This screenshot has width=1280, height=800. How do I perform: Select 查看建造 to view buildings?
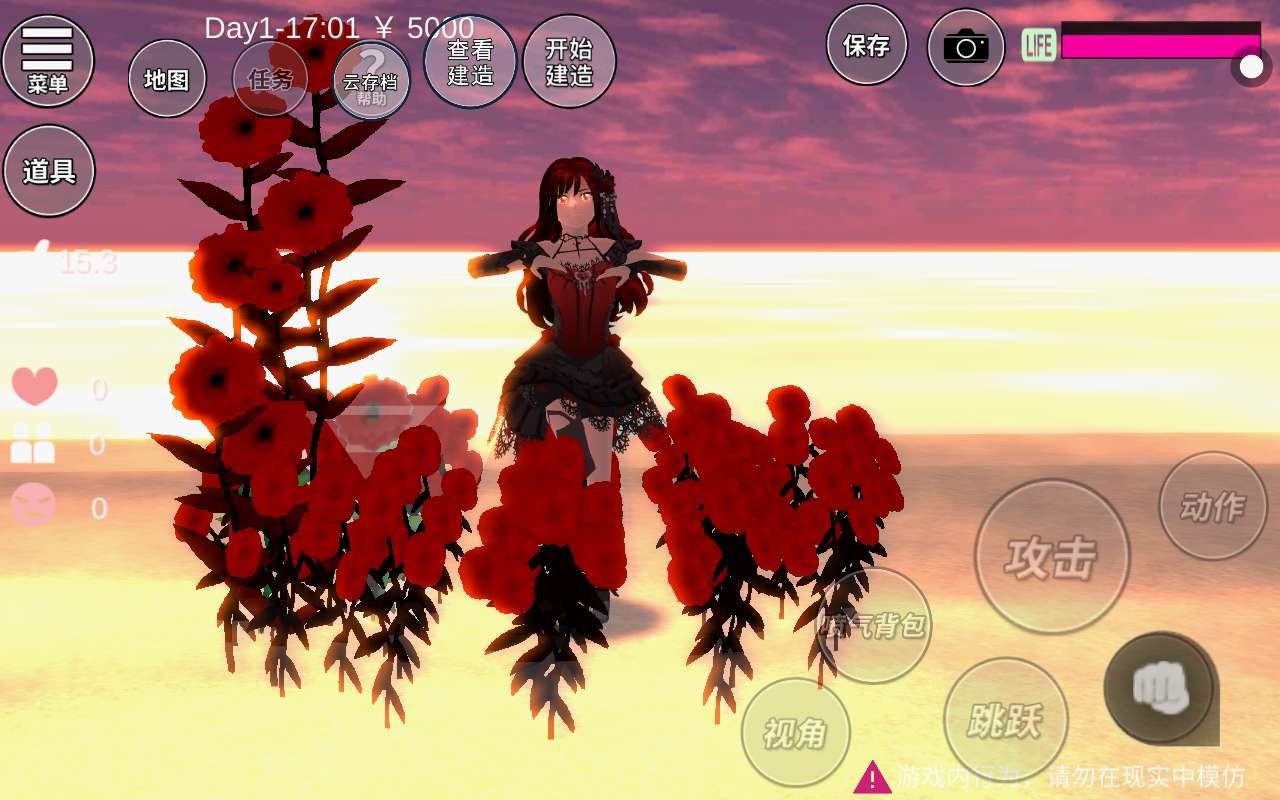coord(470,61)
